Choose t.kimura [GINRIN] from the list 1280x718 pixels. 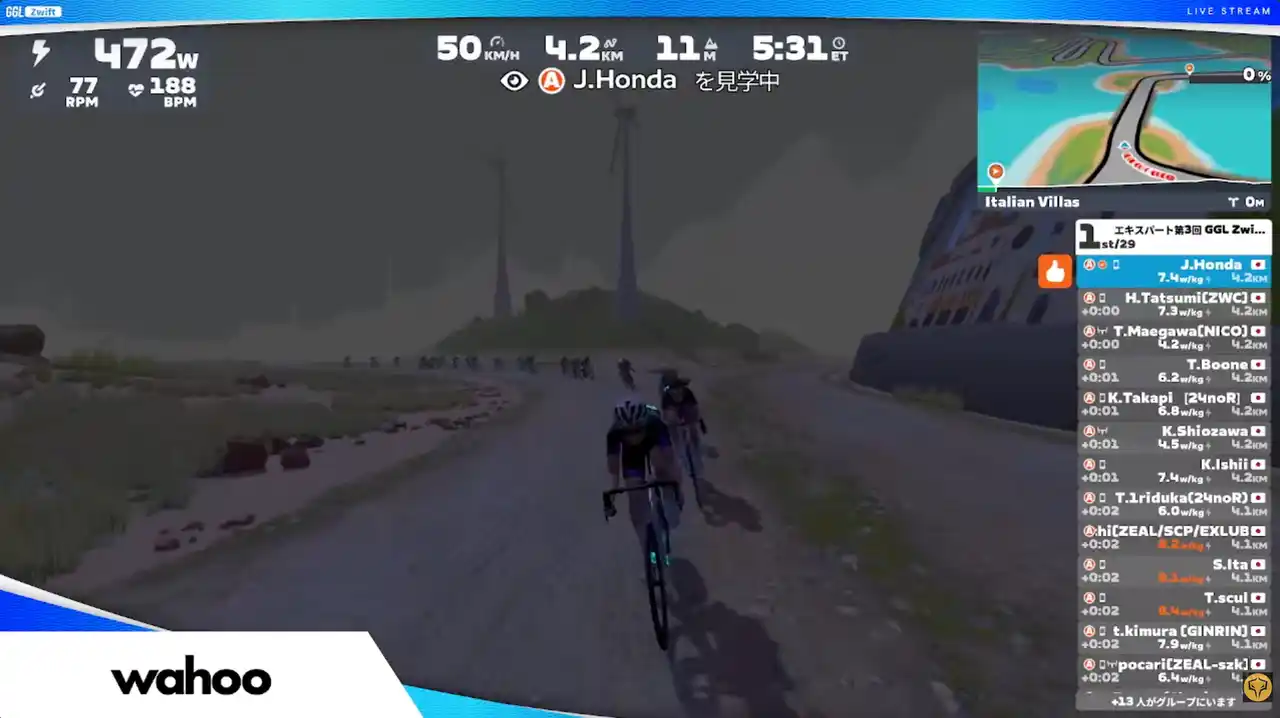(1174, 637)
